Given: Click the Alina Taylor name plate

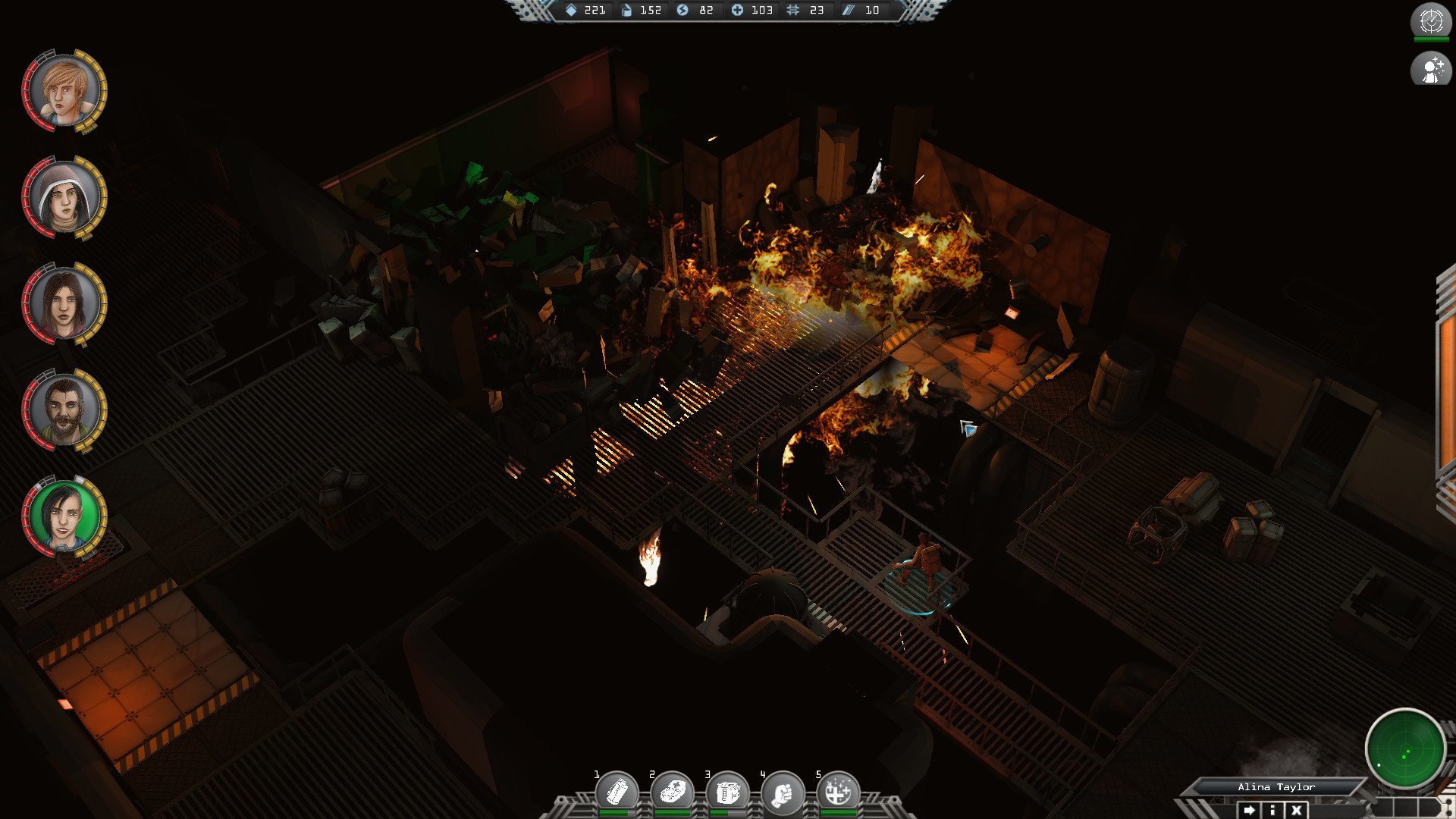Looking at the screenshot, I should tap(1276, 787).
